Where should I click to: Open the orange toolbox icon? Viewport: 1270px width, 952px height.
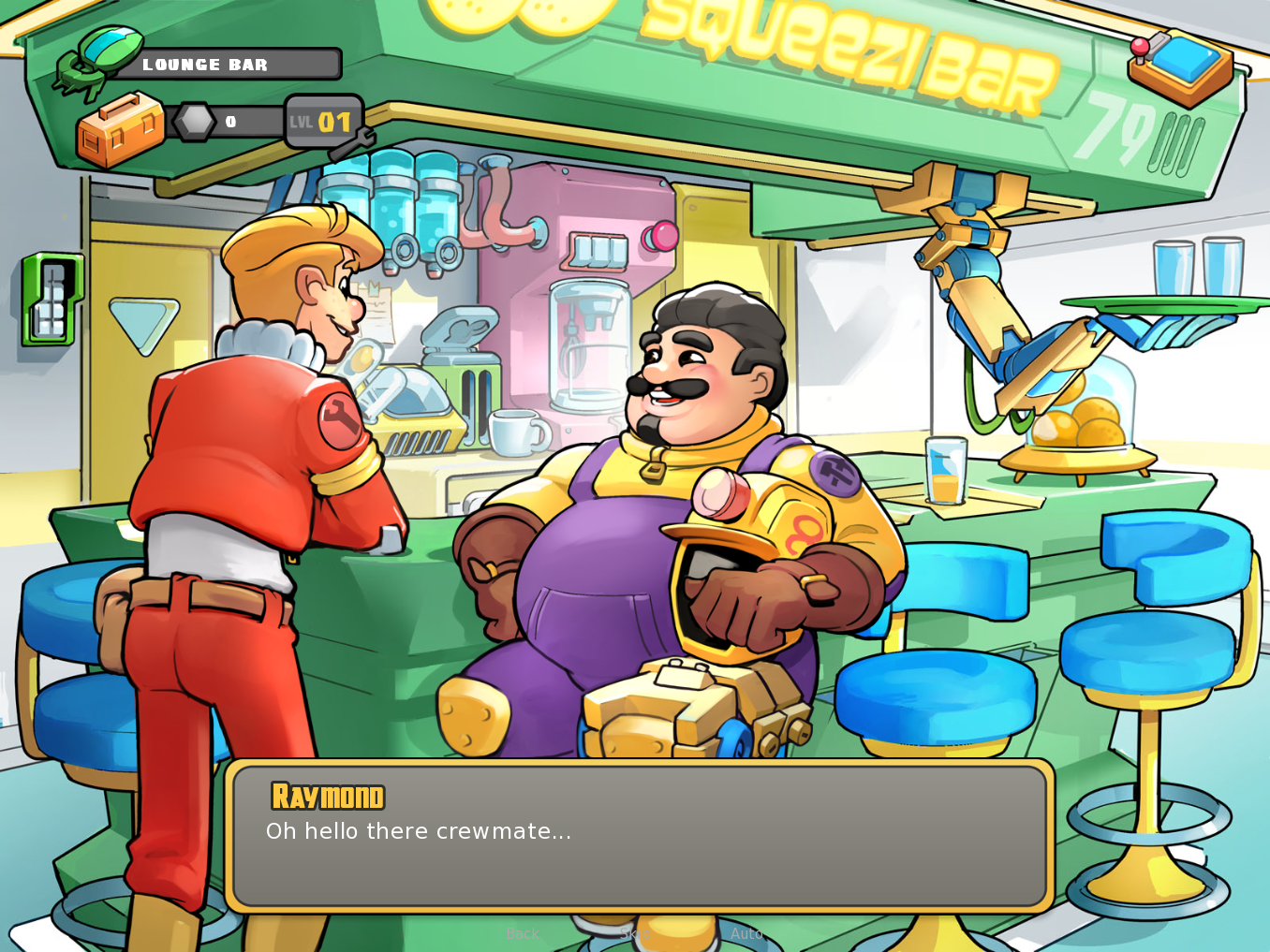(x=120, y=130)
